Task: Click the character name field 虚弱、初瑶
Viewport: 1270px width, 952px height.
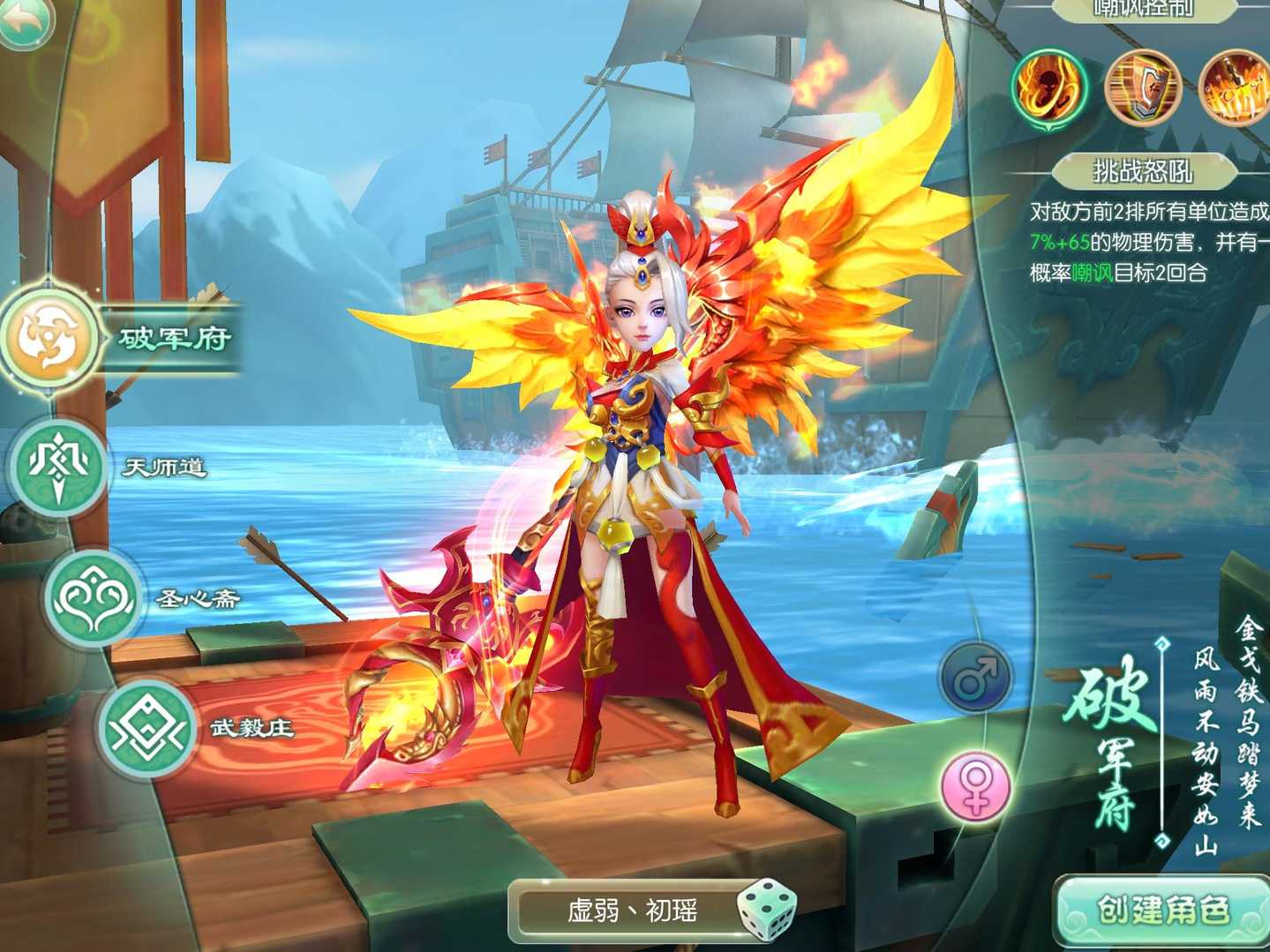Action: point(631,911)
